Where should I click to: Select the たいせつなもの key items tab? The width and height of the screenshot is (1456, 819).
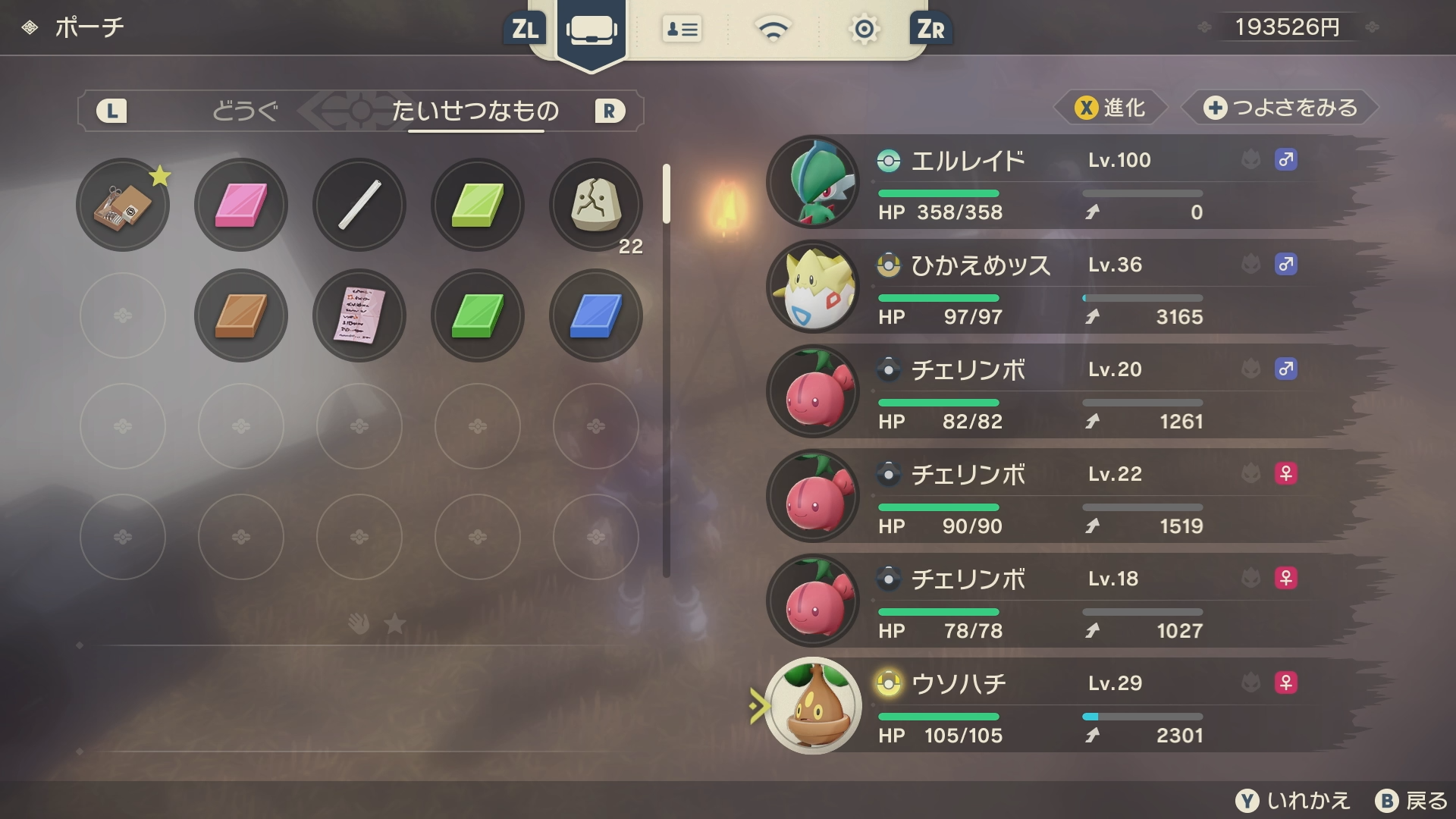coord(475,111)
